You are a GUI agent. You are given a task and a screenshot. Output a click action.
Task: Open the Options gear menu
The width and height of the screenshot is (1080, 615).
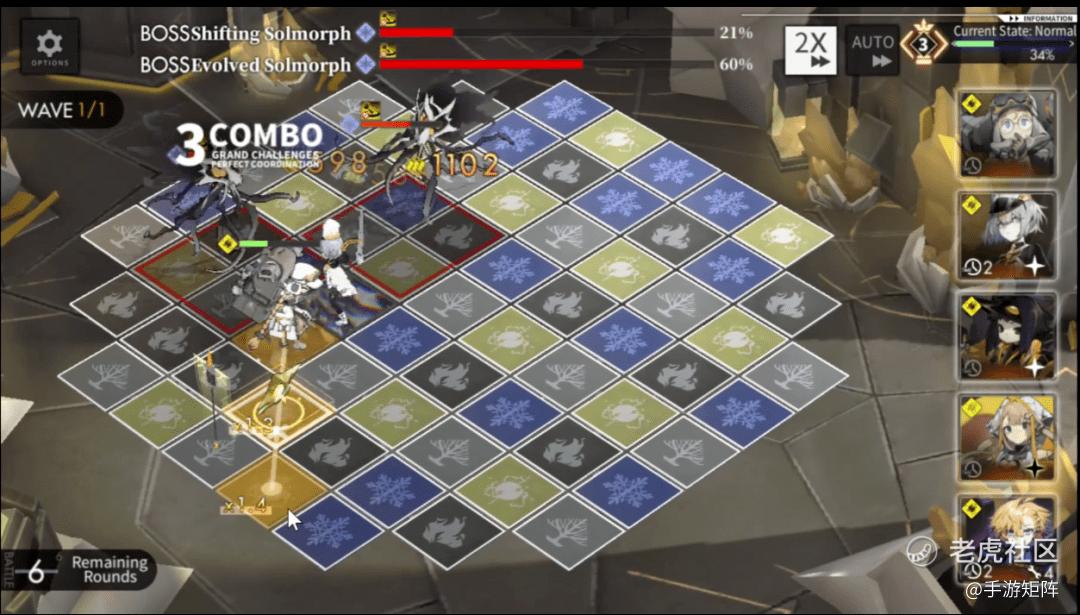49,46
